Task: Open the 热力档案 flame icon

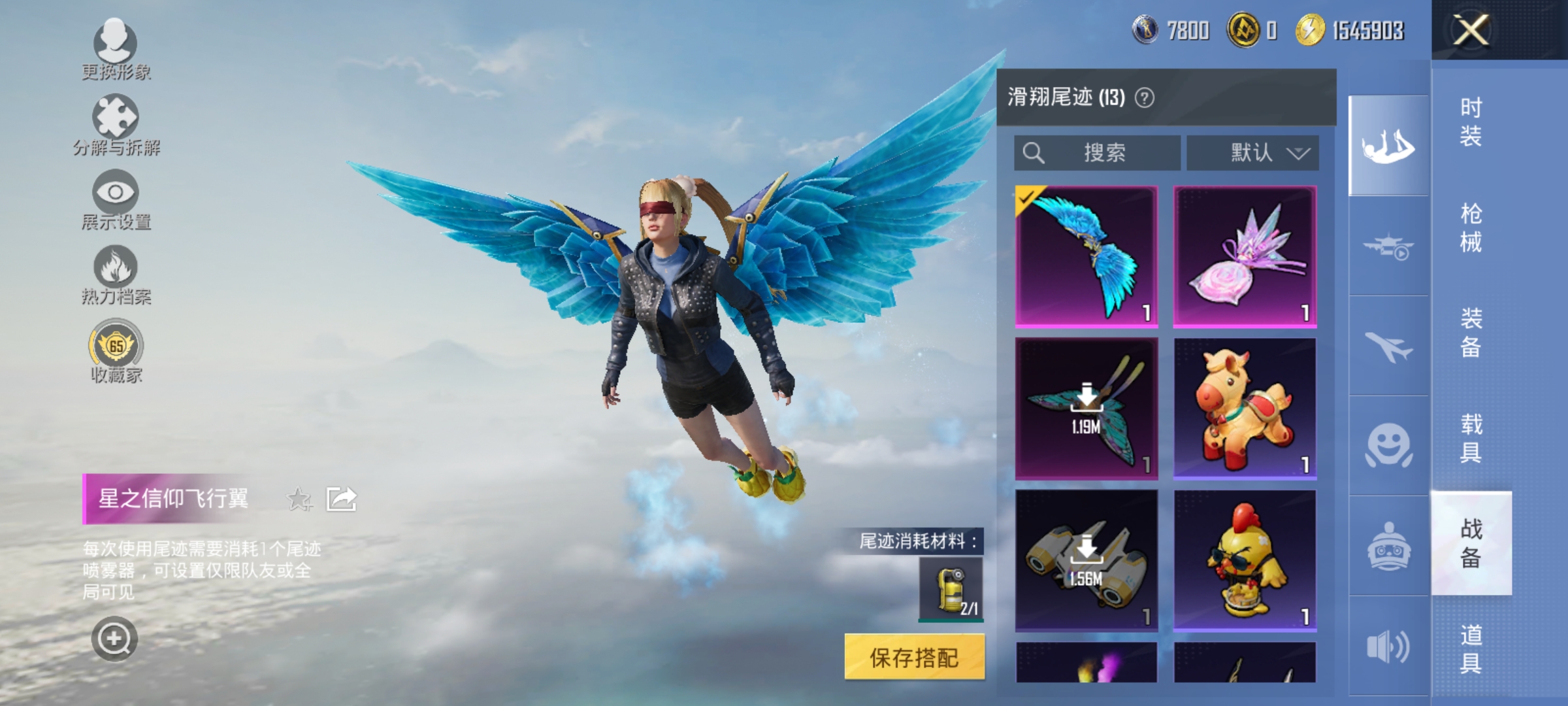Action: (x=116, y=275)
